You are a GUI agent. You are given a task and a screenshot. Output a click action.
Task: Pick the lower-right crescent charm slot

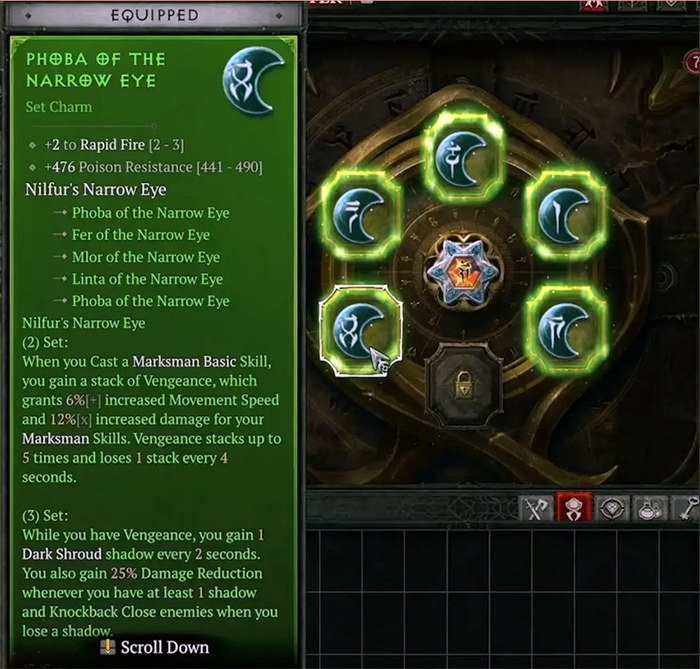566,326
